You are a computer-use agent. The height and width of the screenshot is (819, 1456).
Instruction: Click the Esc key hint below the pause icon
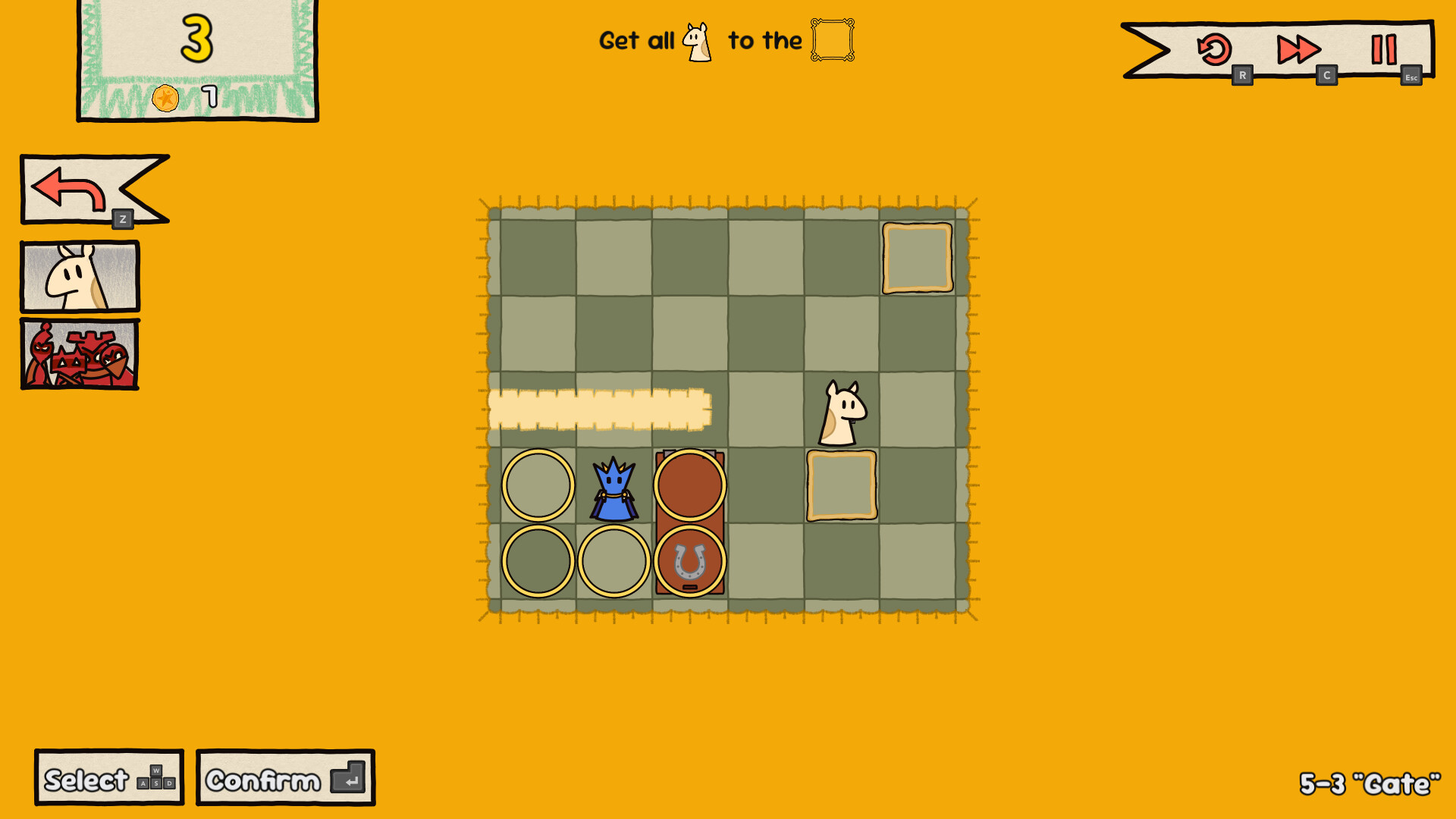pyautogui.click(x=1410, y=77)
